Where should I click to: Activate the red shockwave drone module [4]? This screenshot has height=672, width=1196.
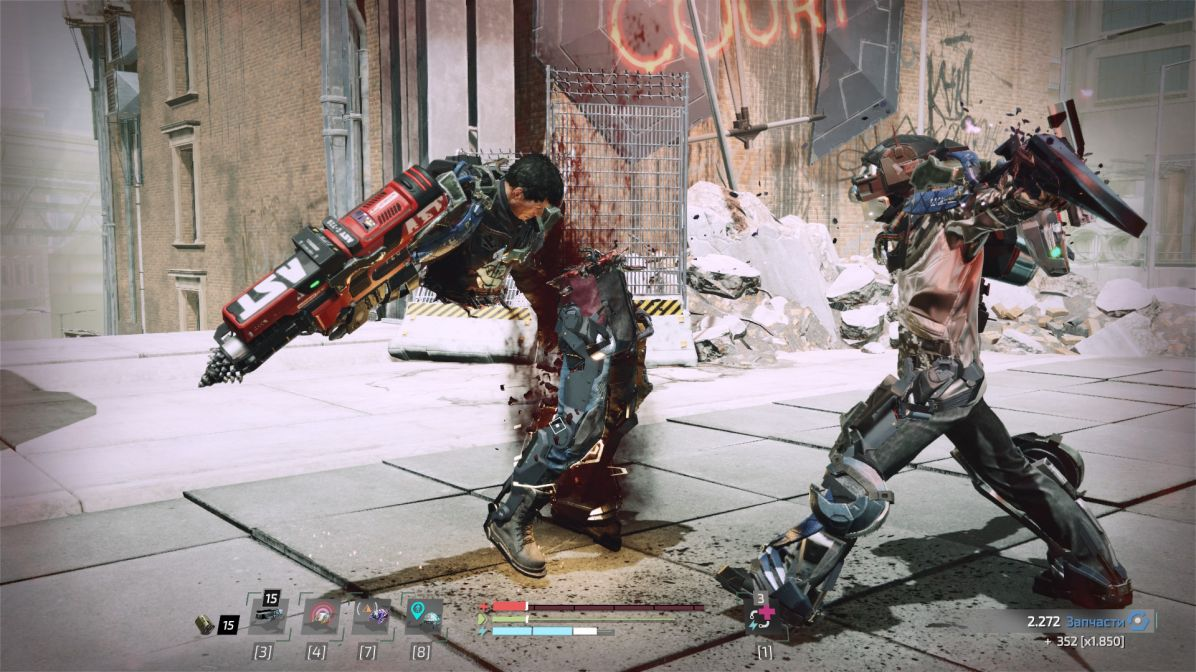tap(320, 616)
